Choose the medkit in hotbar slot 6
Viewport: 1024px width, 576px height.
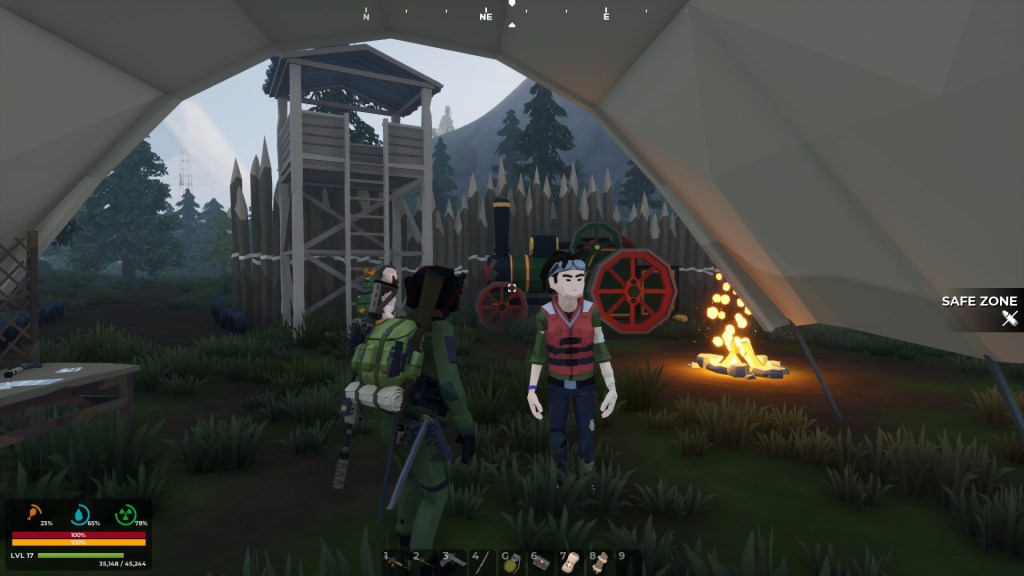coord(541,561)
